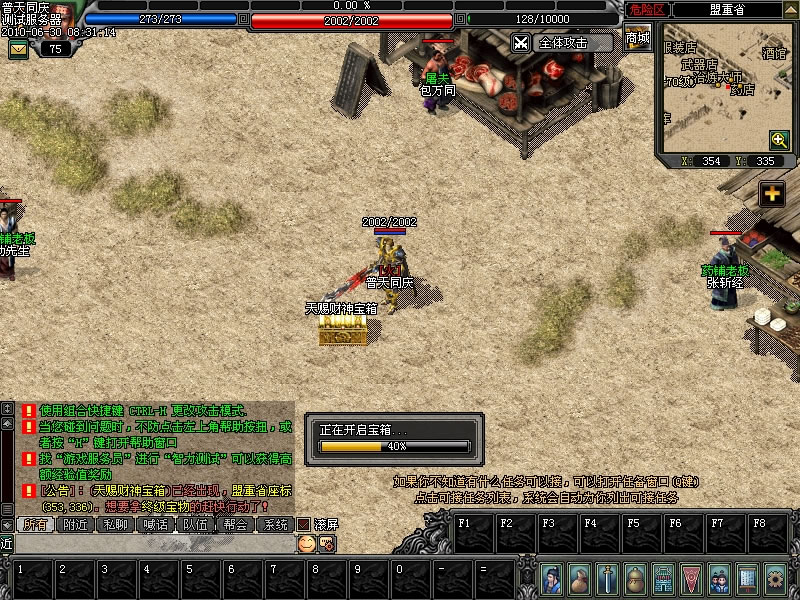The image size is (800, 600).
Task: Switch to the 所有 chat tab
Action: pos(36,524)
